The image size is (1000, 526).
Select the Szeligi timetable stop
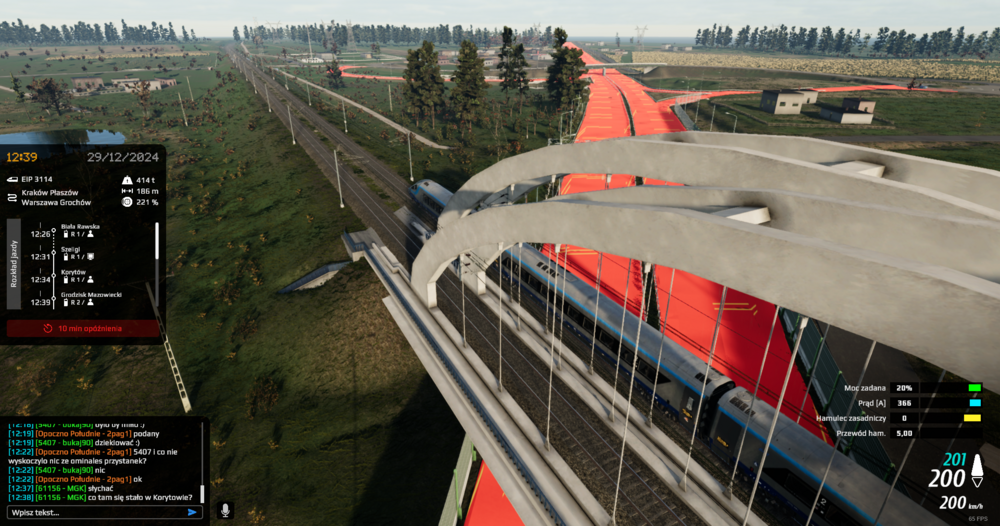click(x=72, y=251)
